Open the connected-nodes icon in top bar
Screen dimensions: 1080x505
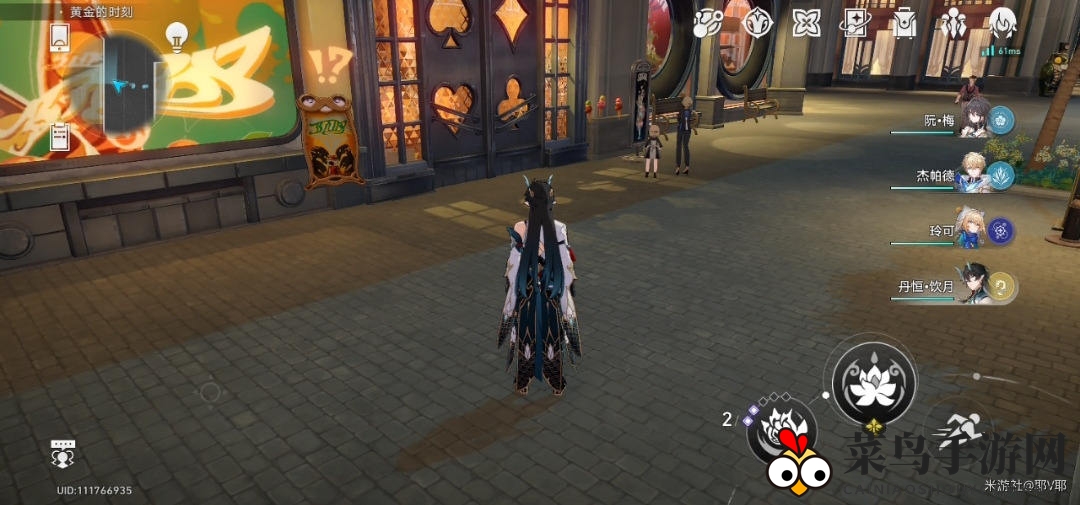coord(708,23)
